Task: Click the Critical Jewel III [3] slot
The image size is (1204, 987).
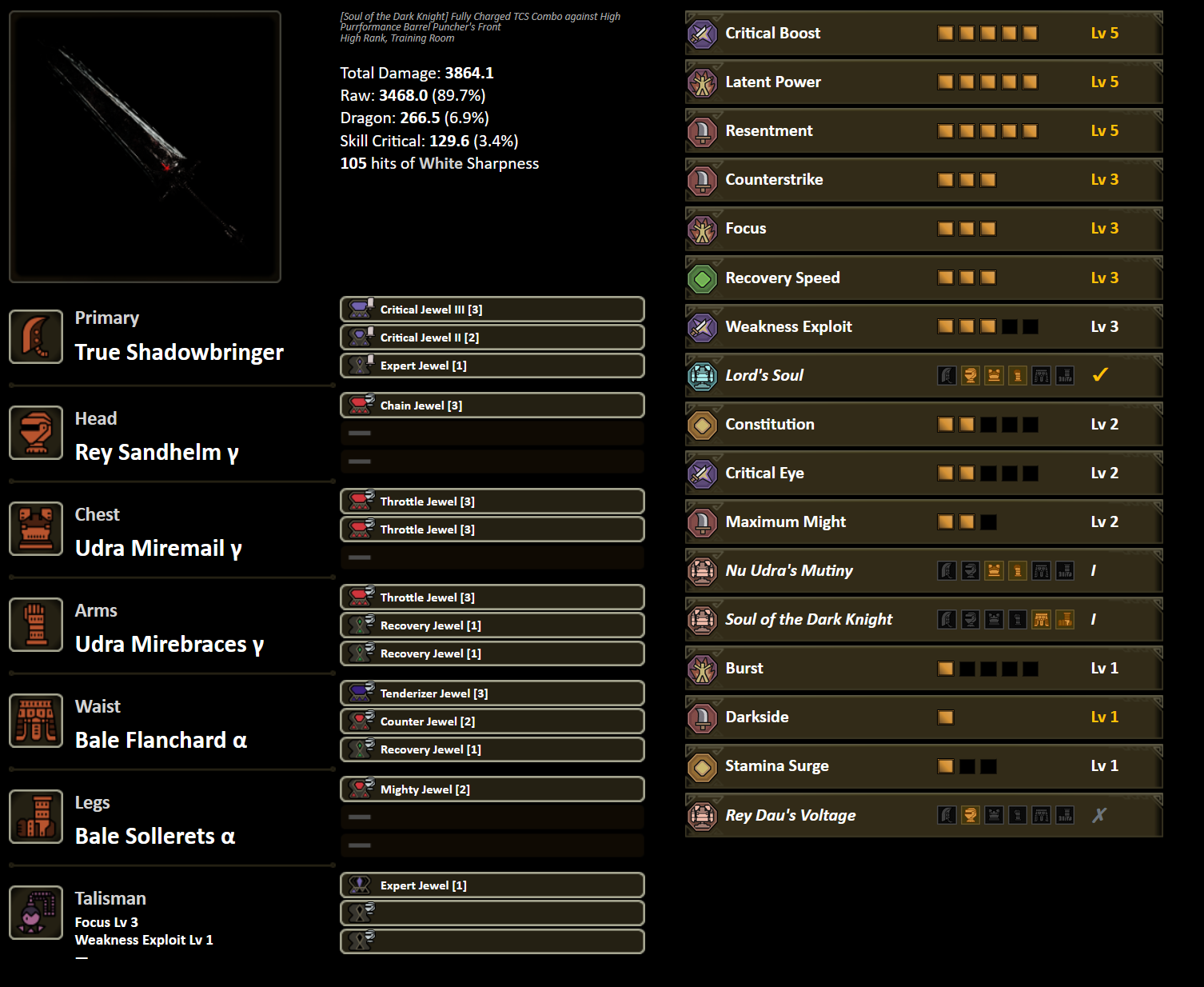Action: point(492,310)
